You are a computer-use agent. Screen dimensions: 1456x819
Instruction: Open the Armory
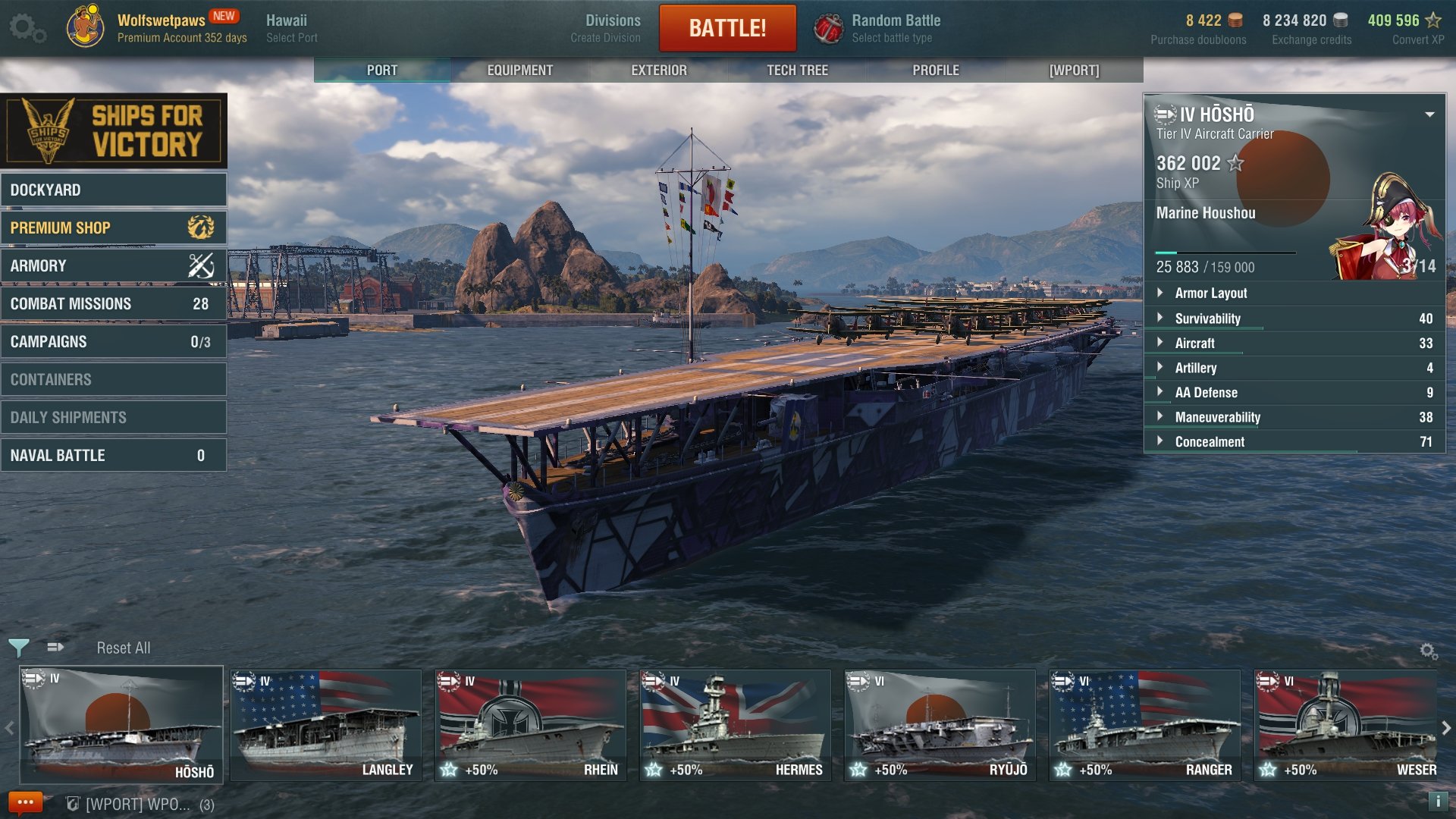pos(114,265)
